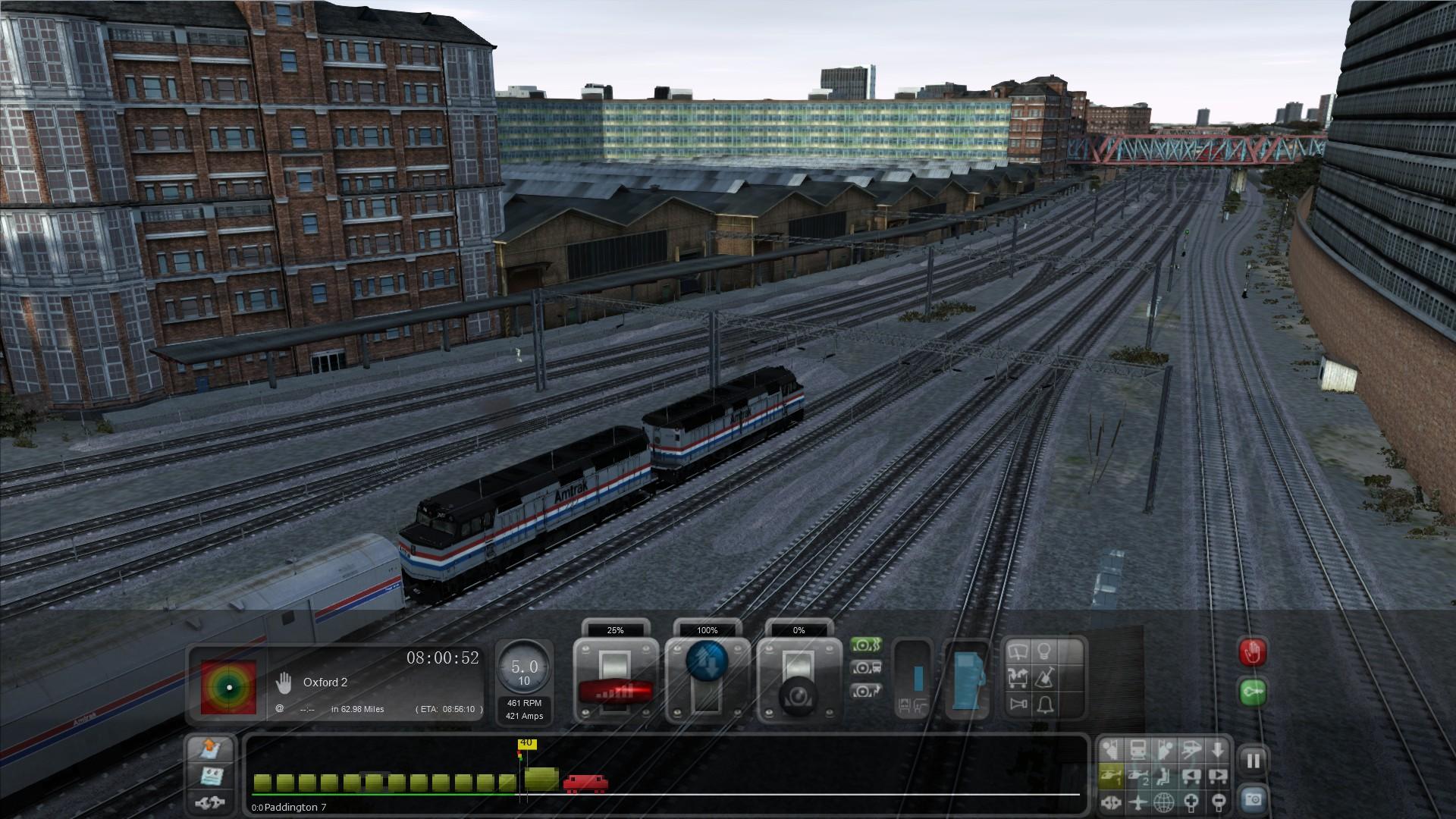1456x819 pixels.
Task: Sound the horn
Action: 1018,704
